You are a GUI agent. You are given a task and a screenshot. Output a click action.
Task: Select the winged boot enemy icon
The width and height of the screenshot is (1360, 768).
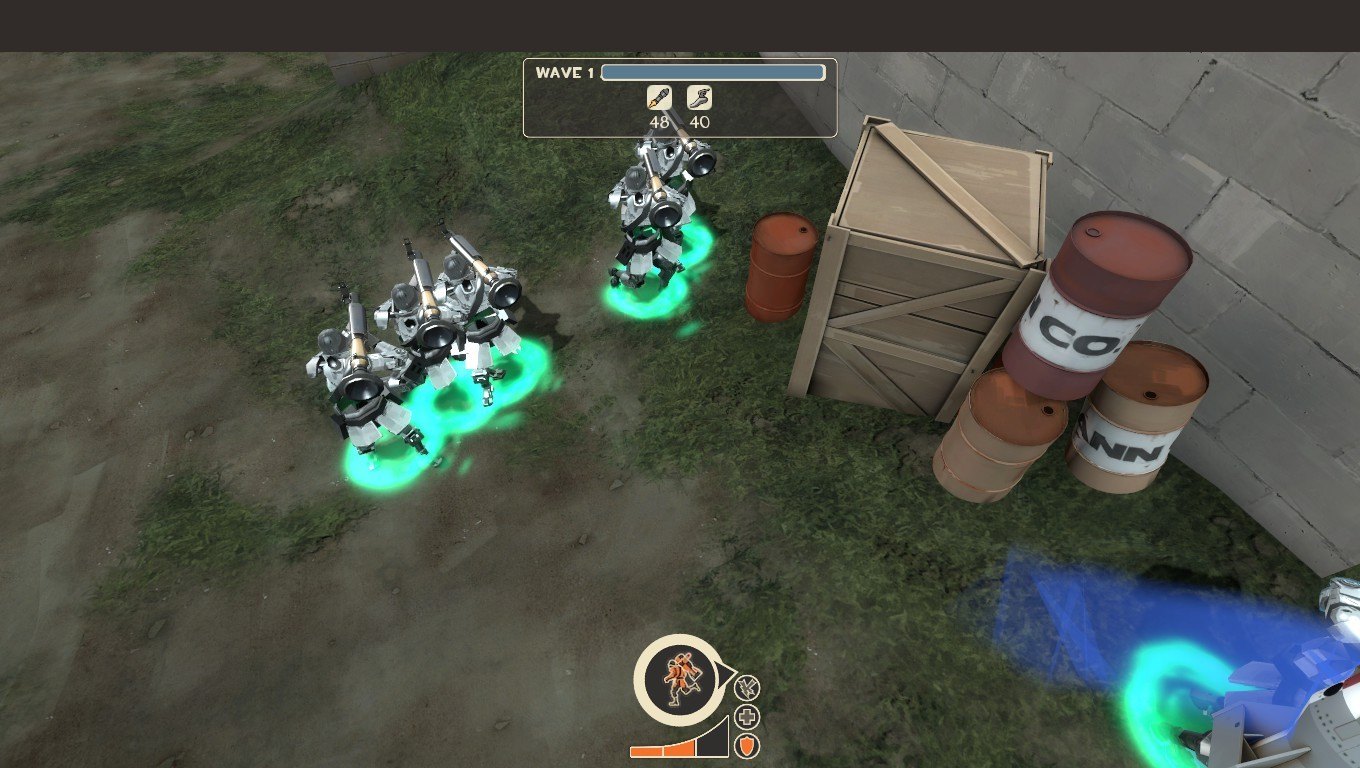699,98
